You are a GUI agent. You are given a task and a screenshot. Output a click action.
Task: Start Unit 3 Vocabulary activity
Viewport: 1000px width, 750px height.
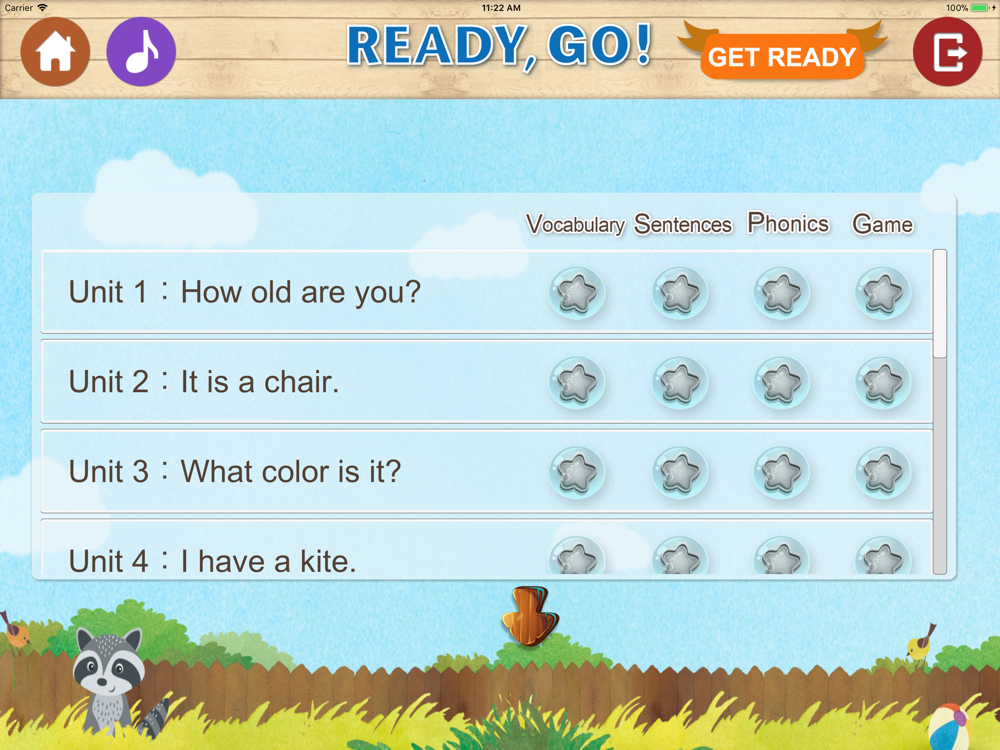tap(577, 471)
